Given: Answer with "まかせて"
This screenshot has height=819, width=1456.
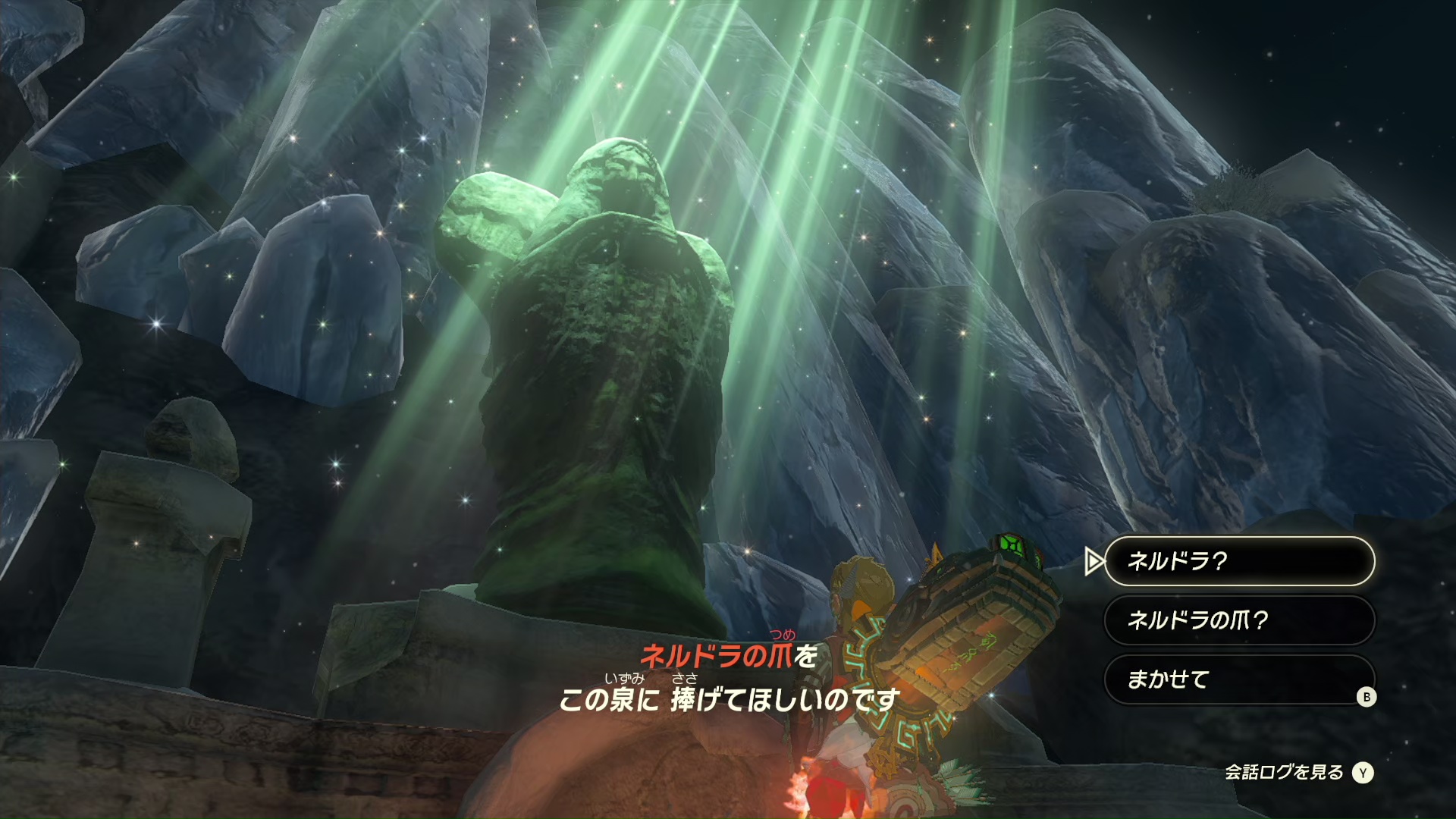Looking at the screenshot, I should point(1238,679).
